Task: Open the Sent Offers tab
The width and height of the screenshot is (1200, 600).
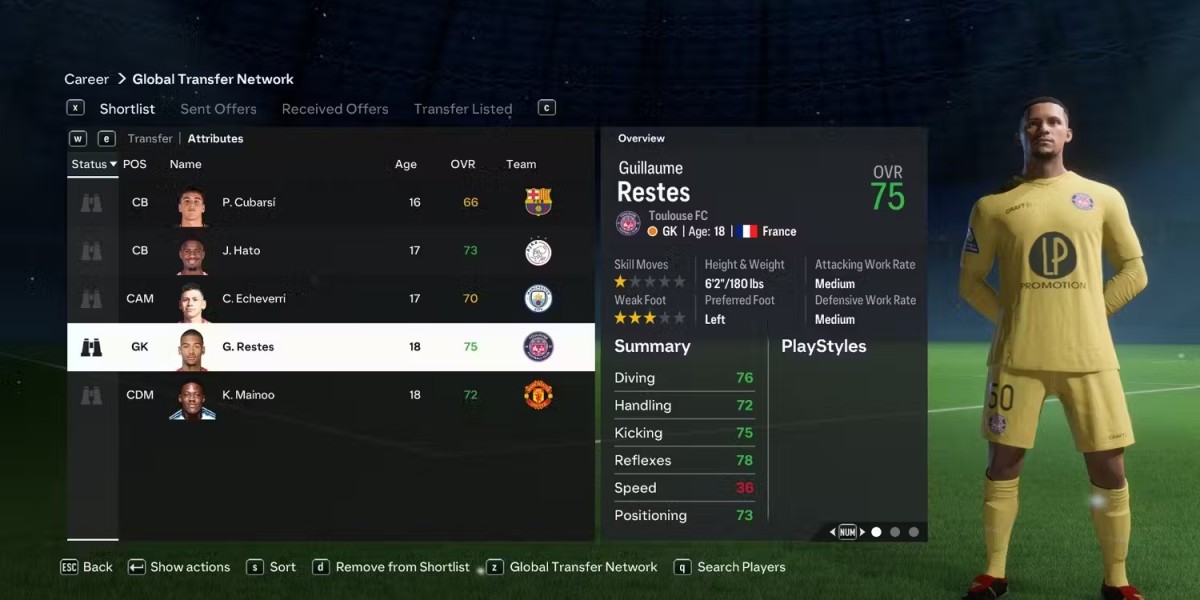Action: pyautogui.click(x=218, y=109)
